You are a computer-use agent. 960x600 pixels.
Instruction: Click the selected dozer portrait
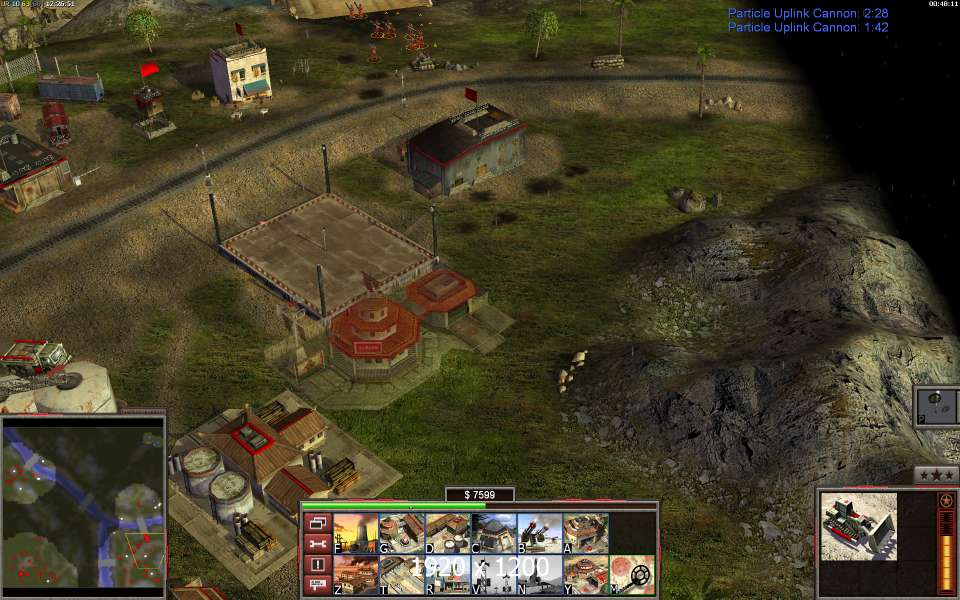coord(859,528)
